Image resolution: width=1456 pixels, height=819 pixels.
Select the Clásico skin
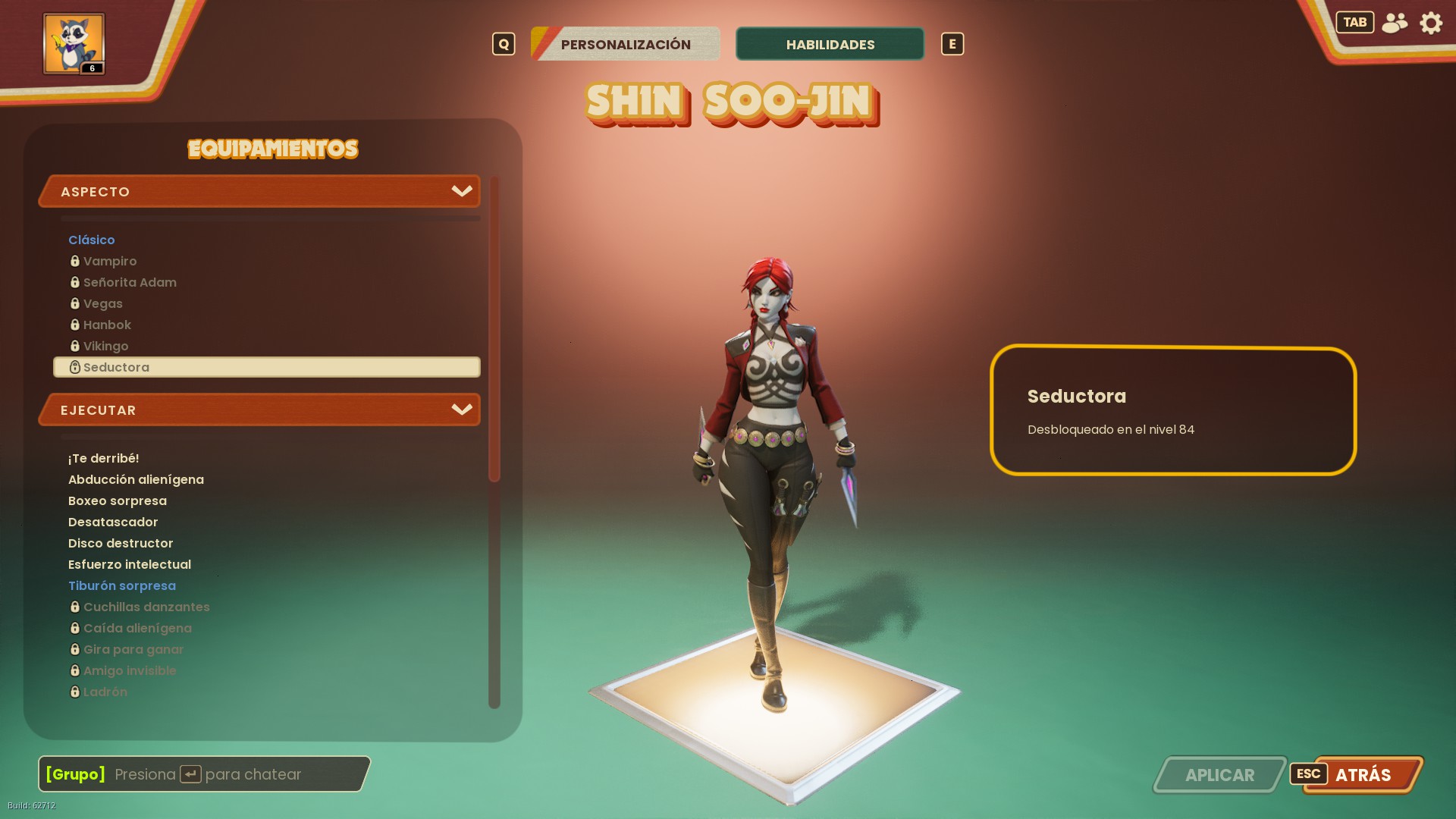click(x=92, y=240)
